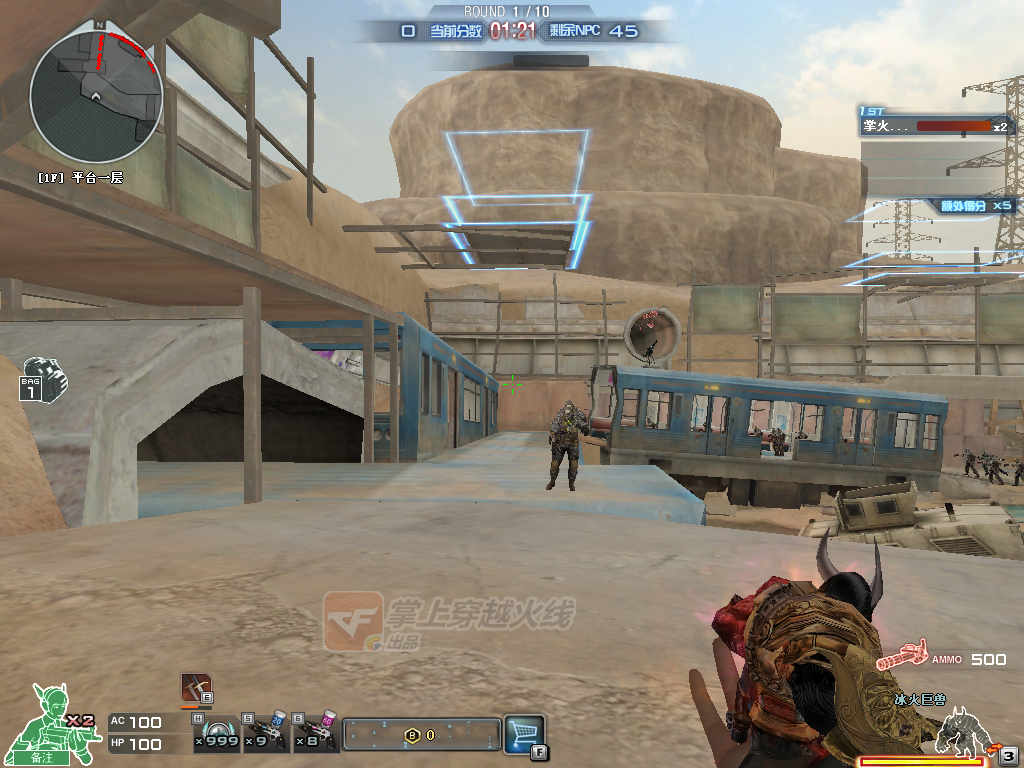Click the circular minimap

[96, 94]
